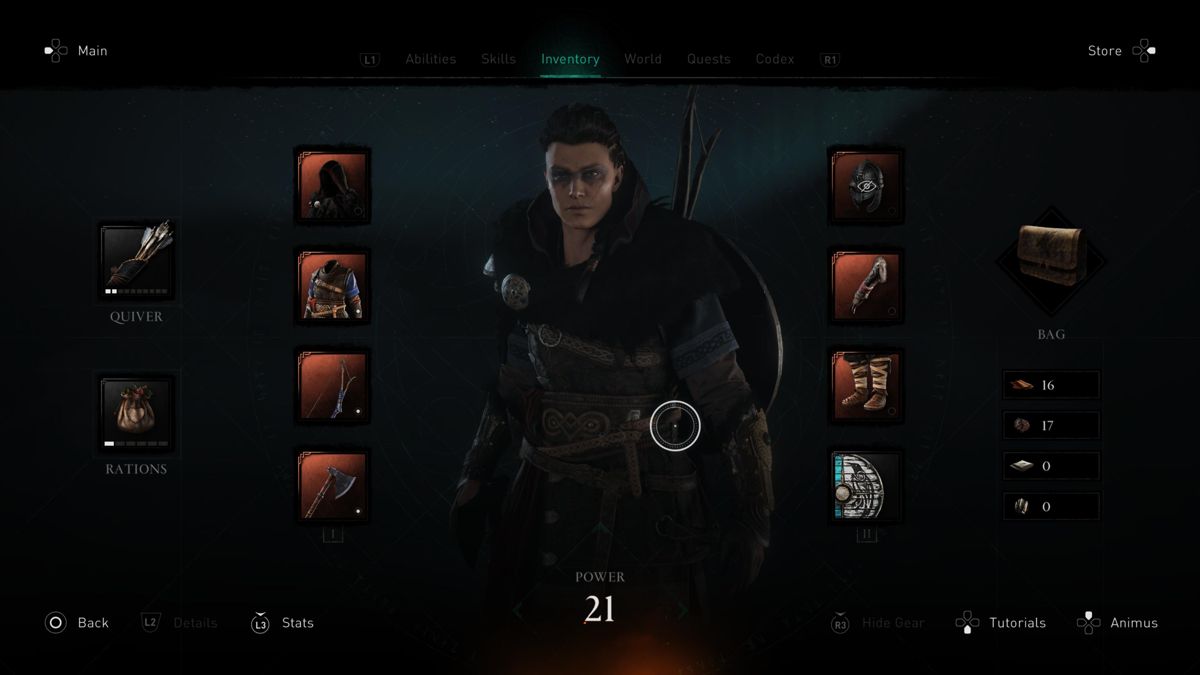The image size is (1200, 675).
Task: Select the Rations pouch
Action: (x=137, y=413)
